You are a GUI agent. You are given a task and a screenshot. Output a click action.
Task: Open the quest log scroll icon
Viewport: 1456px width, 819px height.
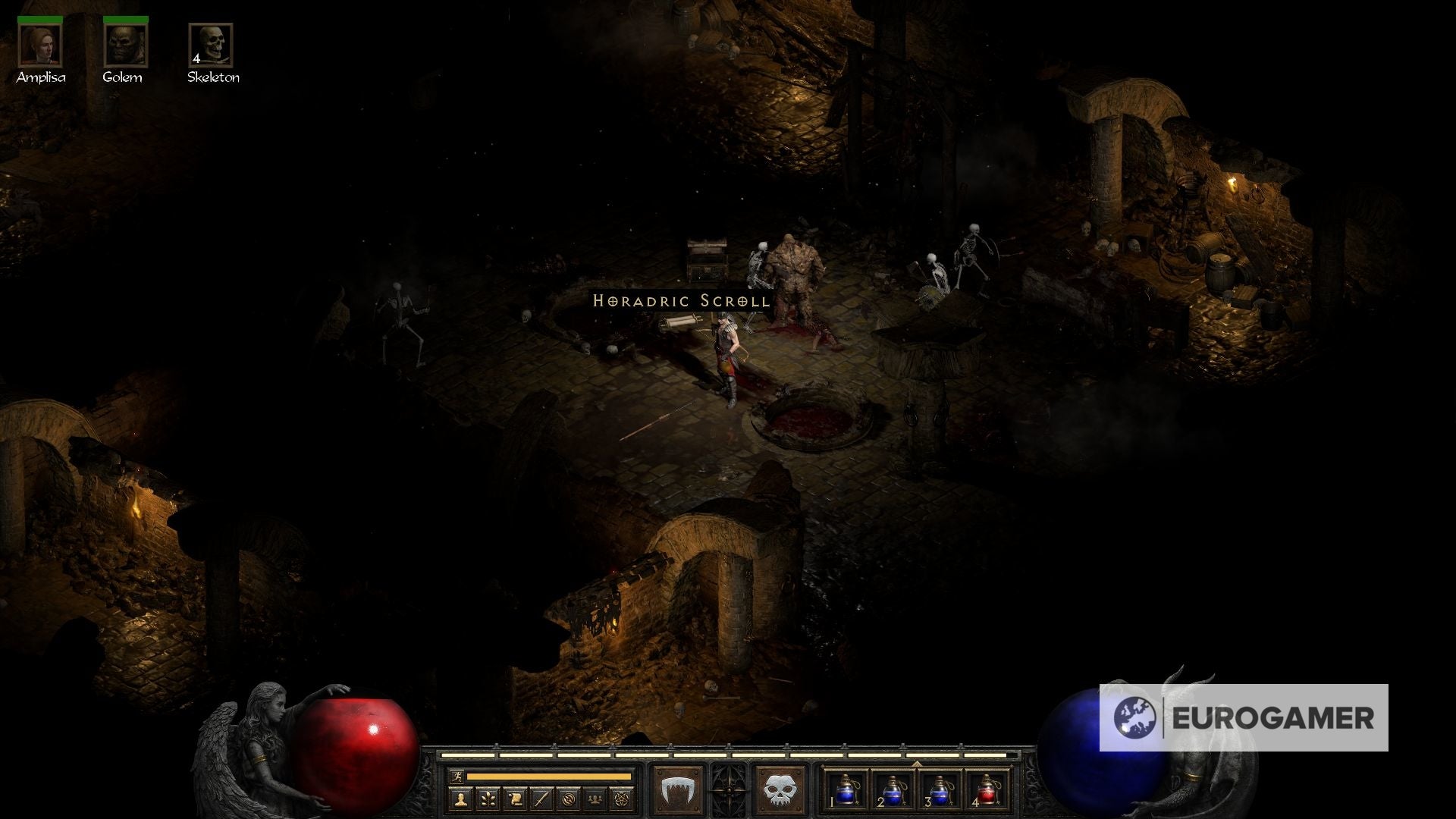(x=515, y=798)
